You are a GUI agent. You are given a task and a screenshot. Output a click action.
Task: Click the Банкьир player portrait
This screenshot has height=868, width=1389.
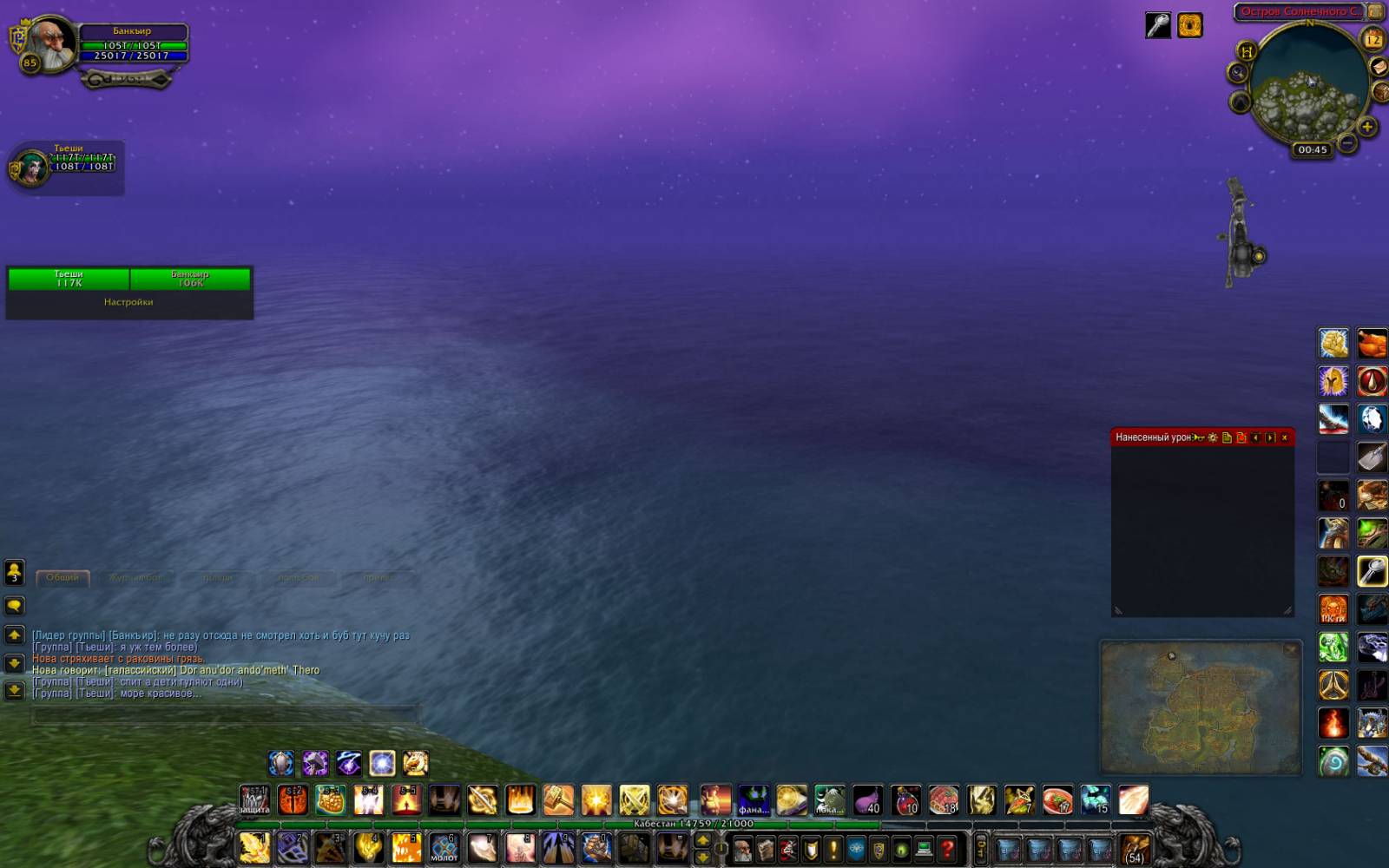(x=50, y=42)
